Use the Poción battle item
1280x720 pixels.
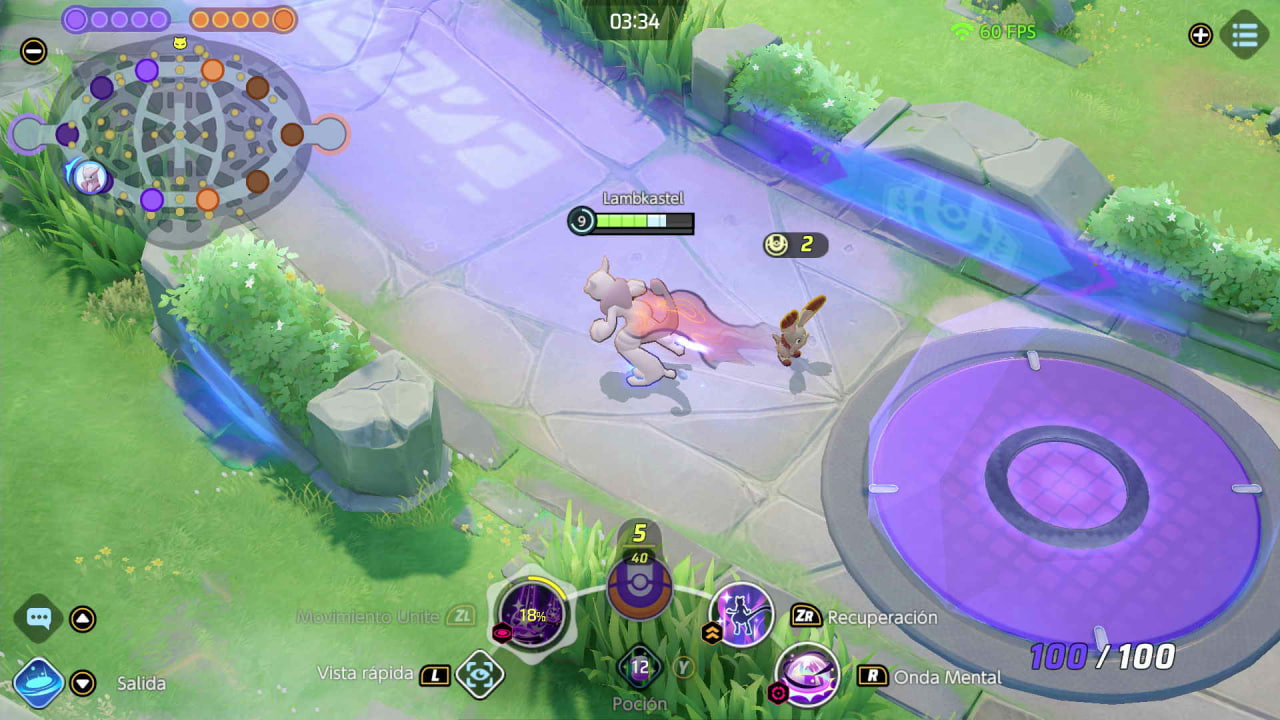pyautogui.click(x=640, y=667)
